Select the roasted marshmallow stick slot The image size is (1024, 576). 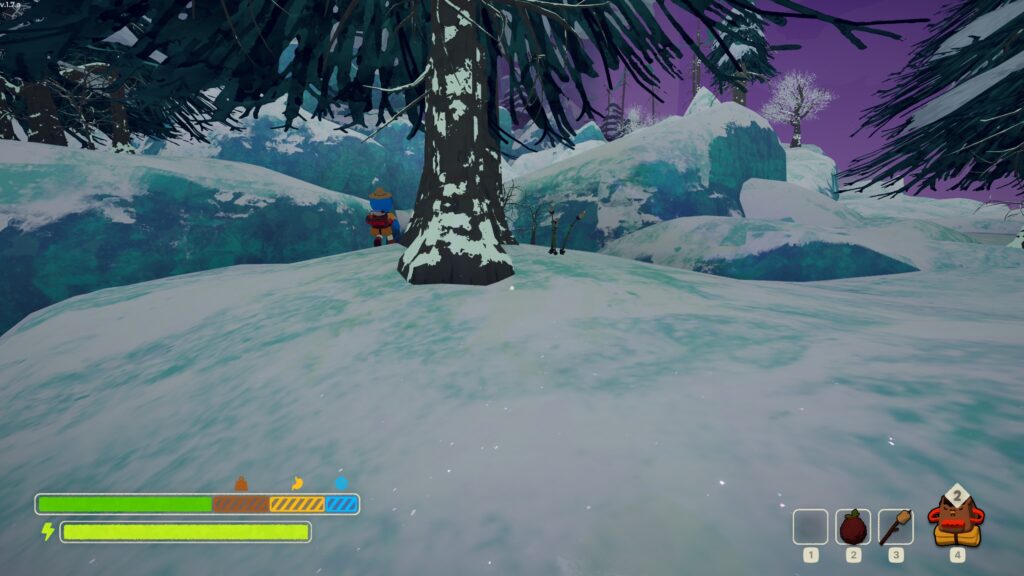coord(895,526)
